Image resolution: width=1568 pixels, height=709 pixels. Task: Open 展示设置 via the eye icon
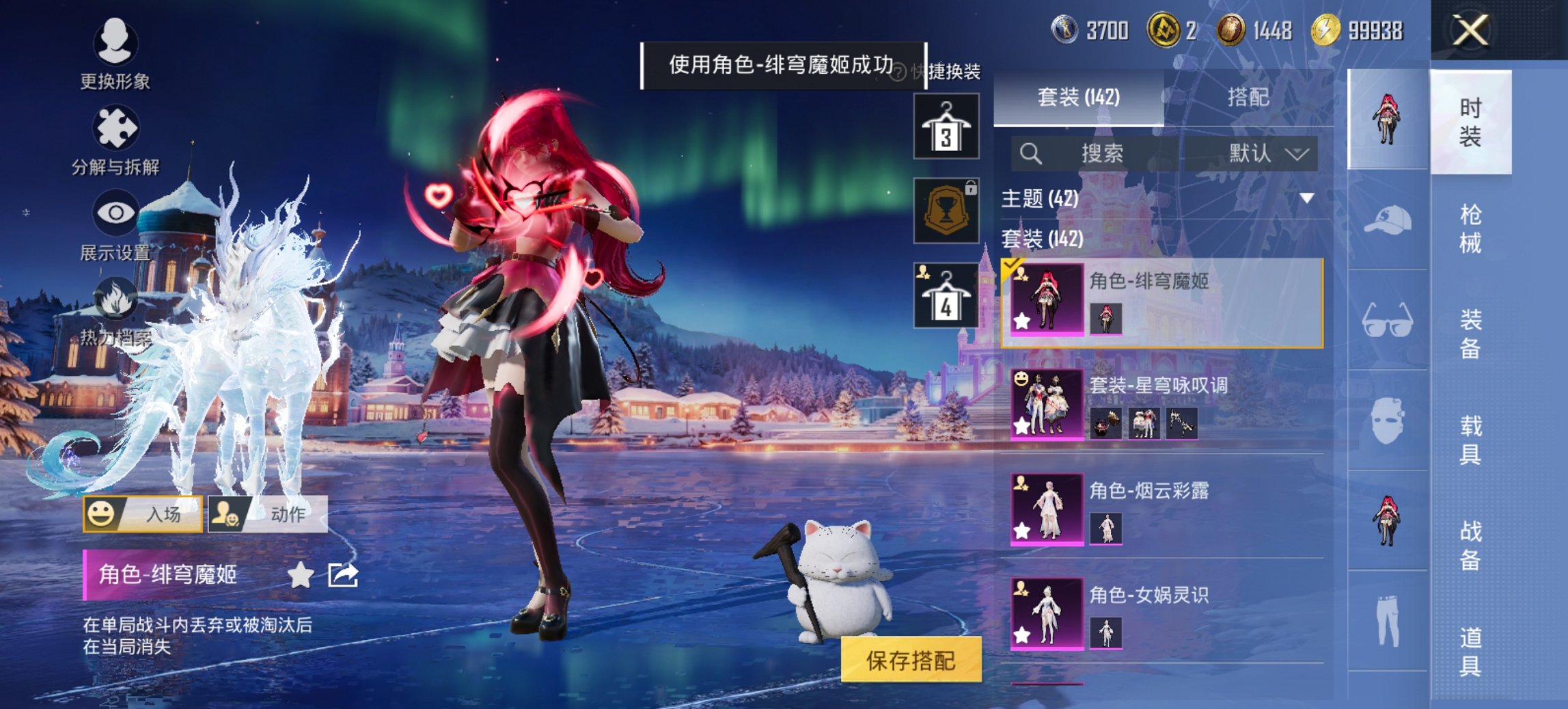(x=116, y=213)
